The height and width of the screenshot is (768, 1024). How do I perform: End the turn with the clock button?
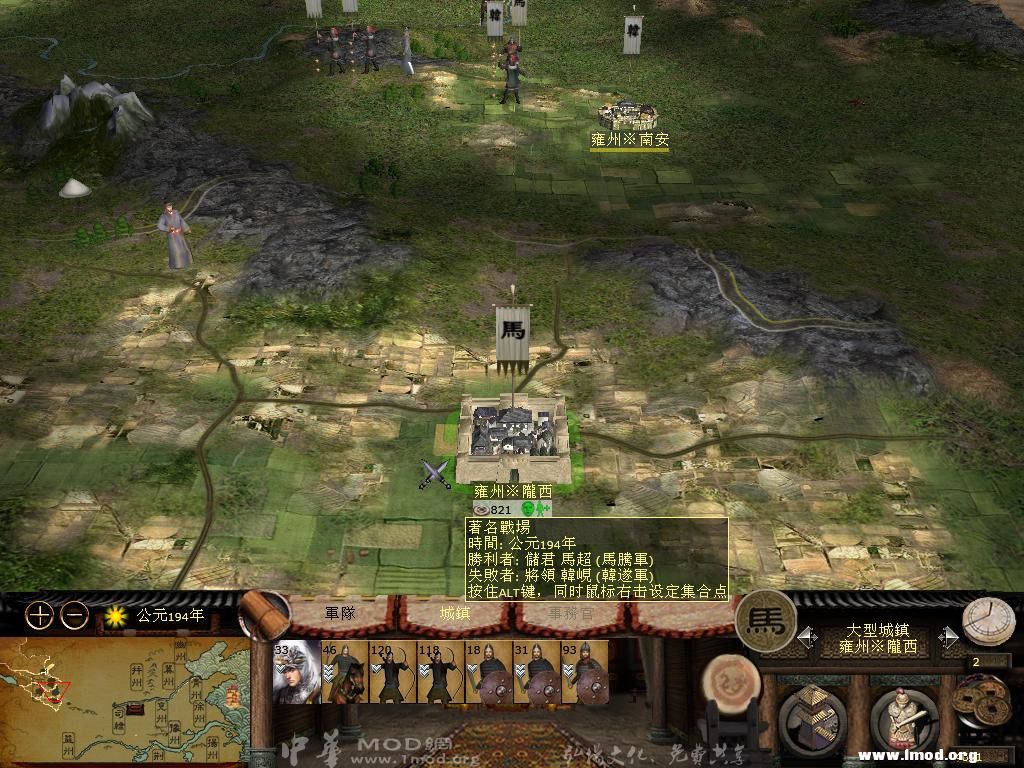click(988, 620)
